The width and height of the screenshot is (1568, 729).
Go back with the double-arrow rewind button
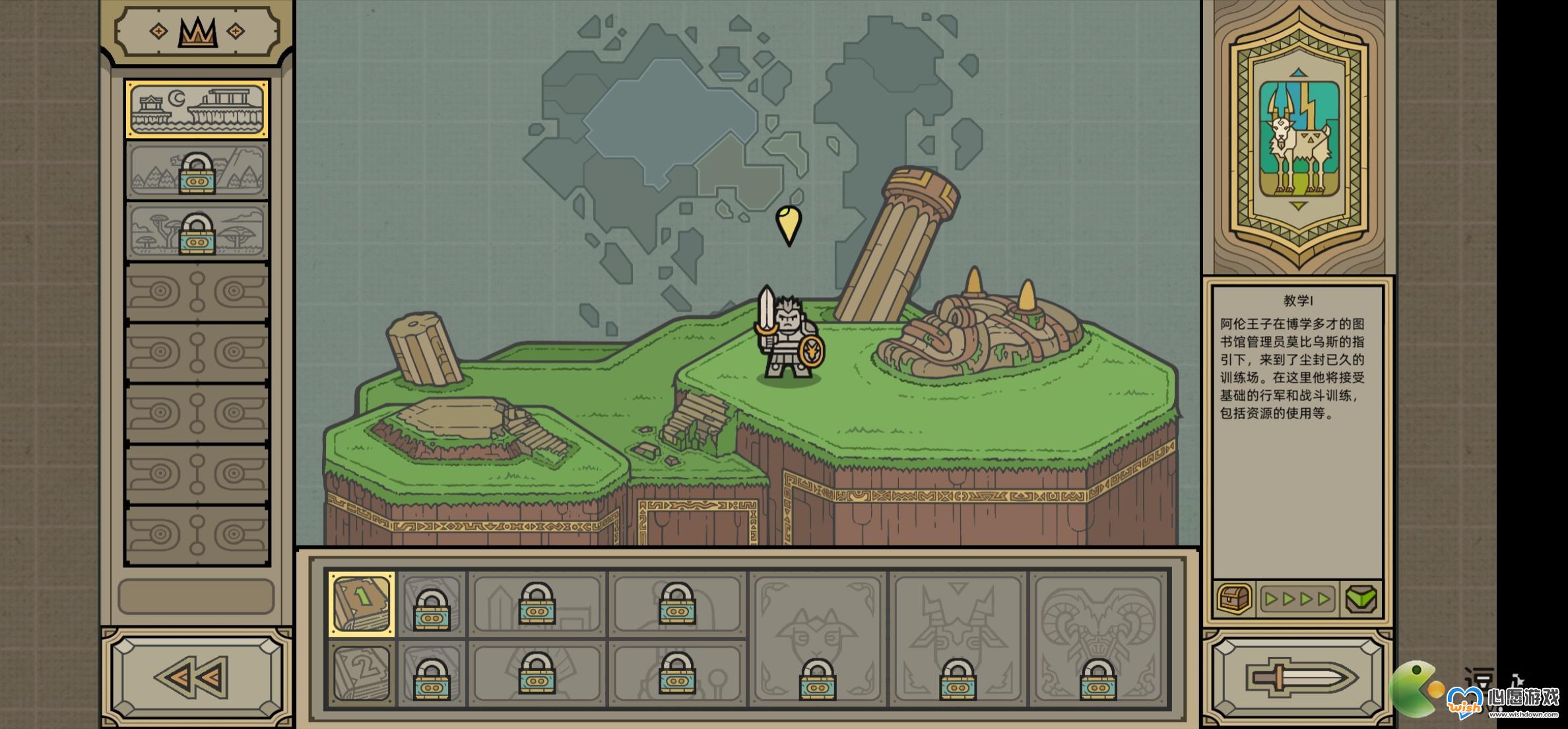pos(197,677)
